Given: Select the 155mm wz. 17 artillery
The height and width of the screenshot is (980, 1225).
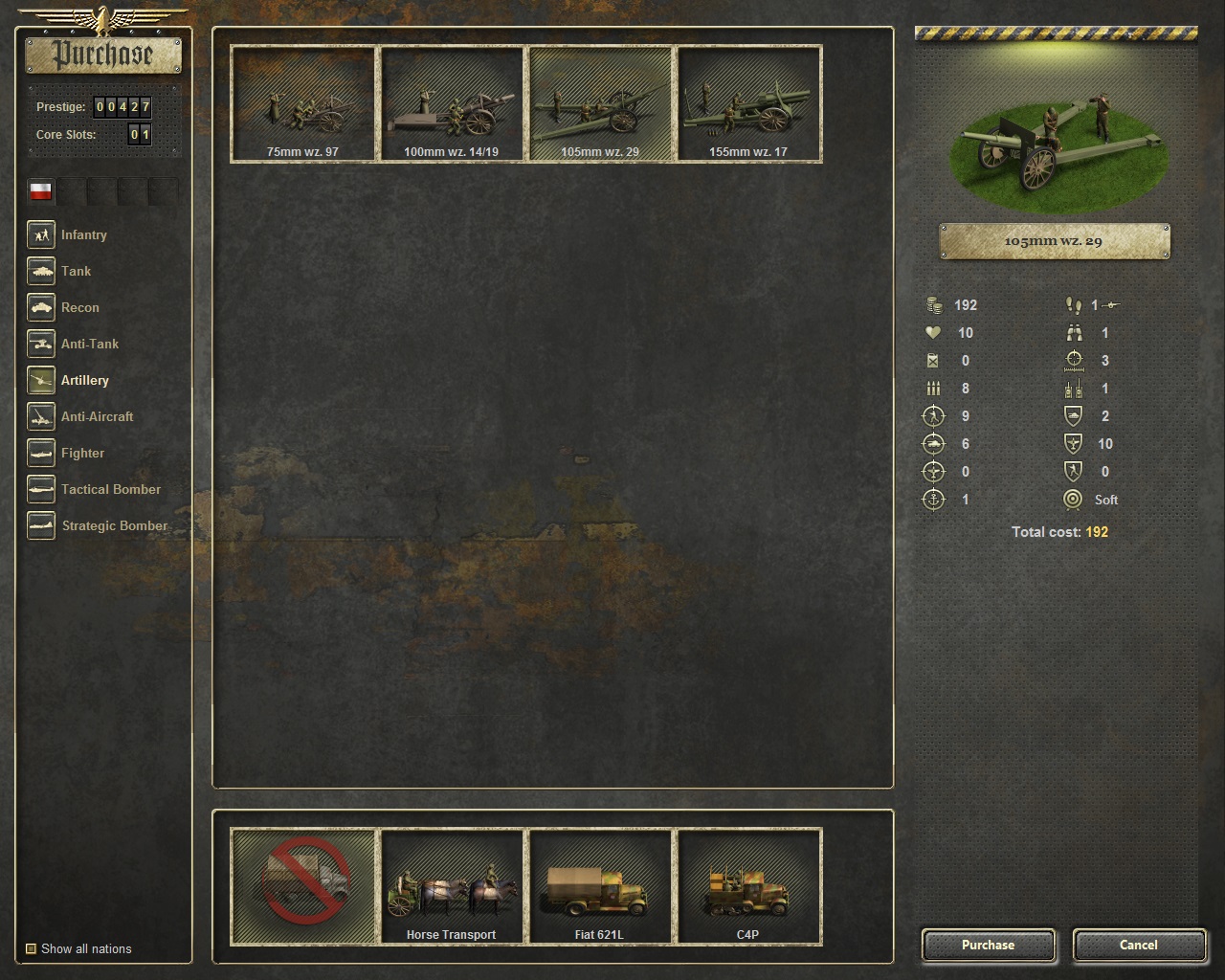Looking at the screenshot, I should pos(748,104).
